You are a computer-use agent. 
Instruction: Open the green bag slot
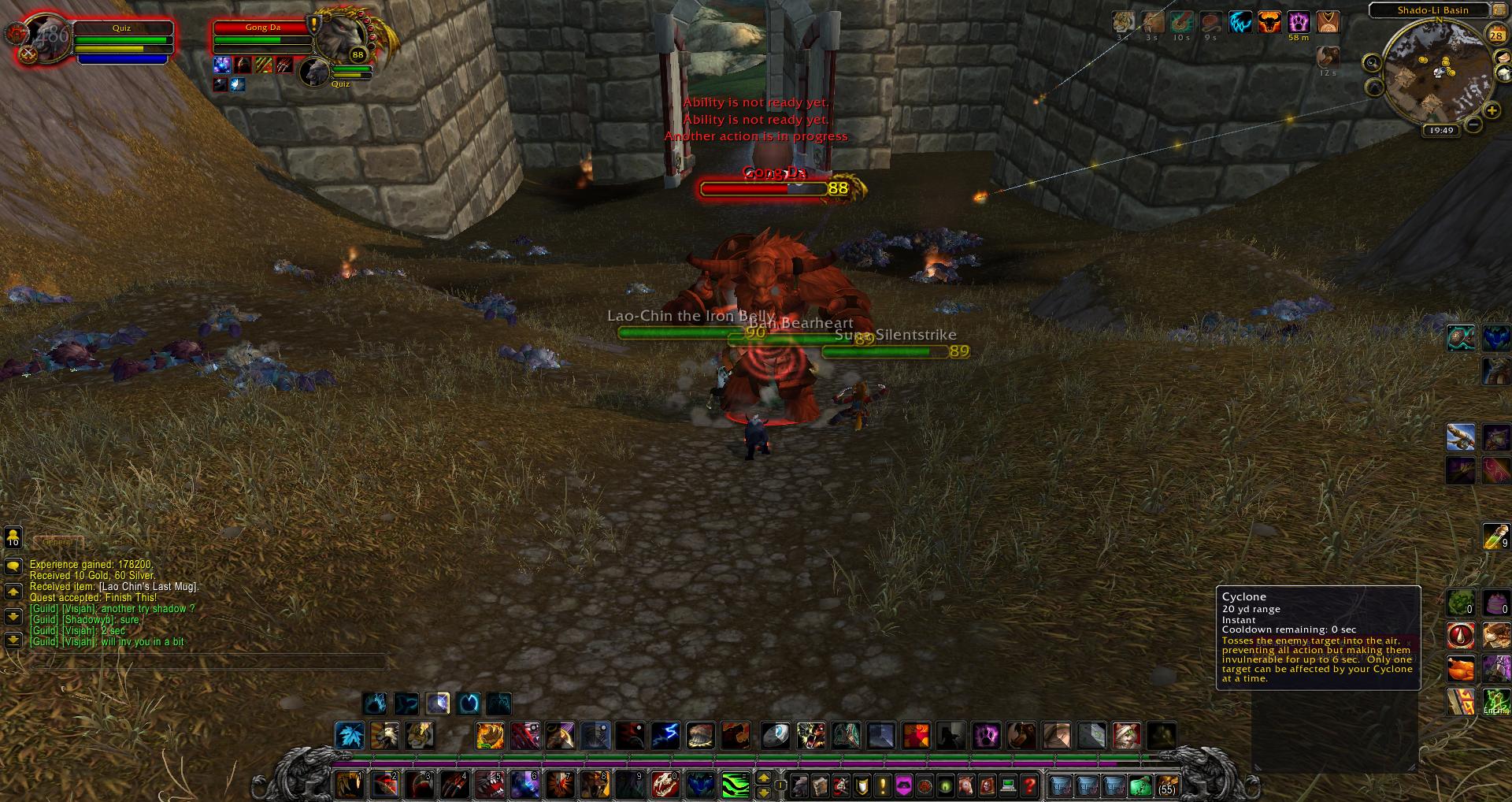tap(1140, 785)
